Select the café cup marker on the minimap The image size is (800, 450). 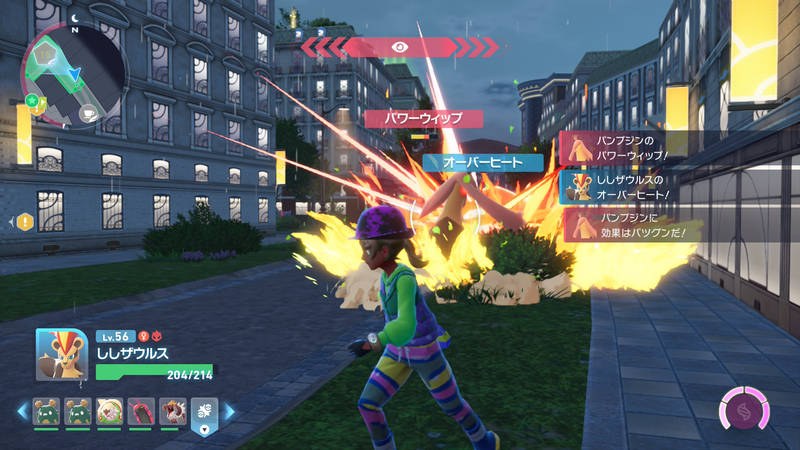[87, 113]
